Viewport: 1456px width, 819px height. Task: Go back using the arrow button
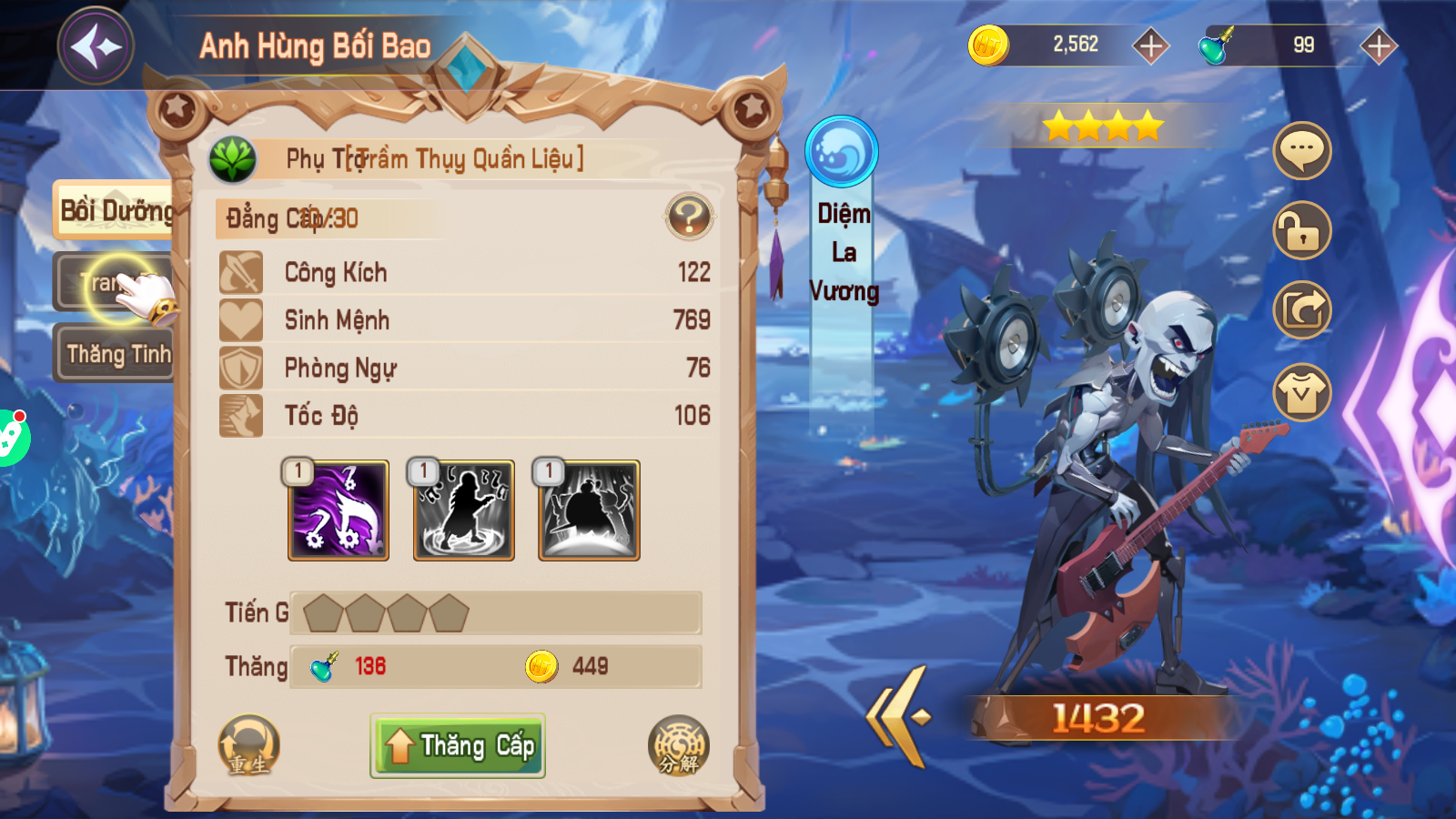(x=96, y=45)
